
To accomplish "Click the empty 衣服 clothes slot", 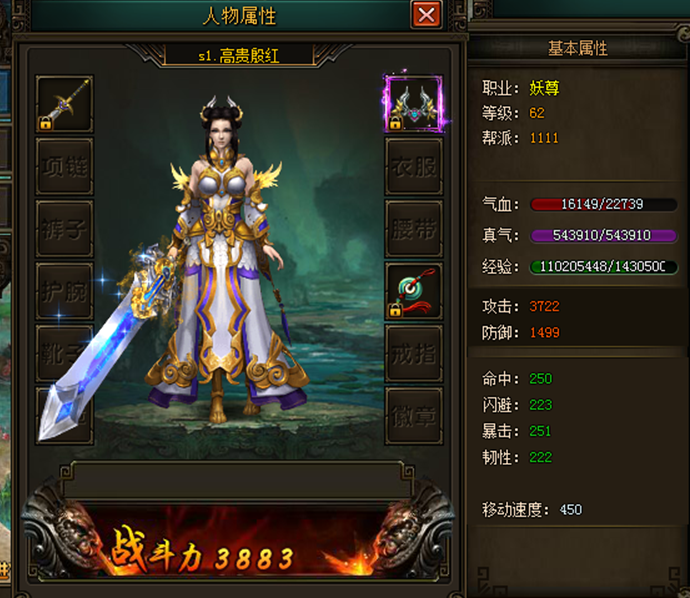I will pos(413,167).
